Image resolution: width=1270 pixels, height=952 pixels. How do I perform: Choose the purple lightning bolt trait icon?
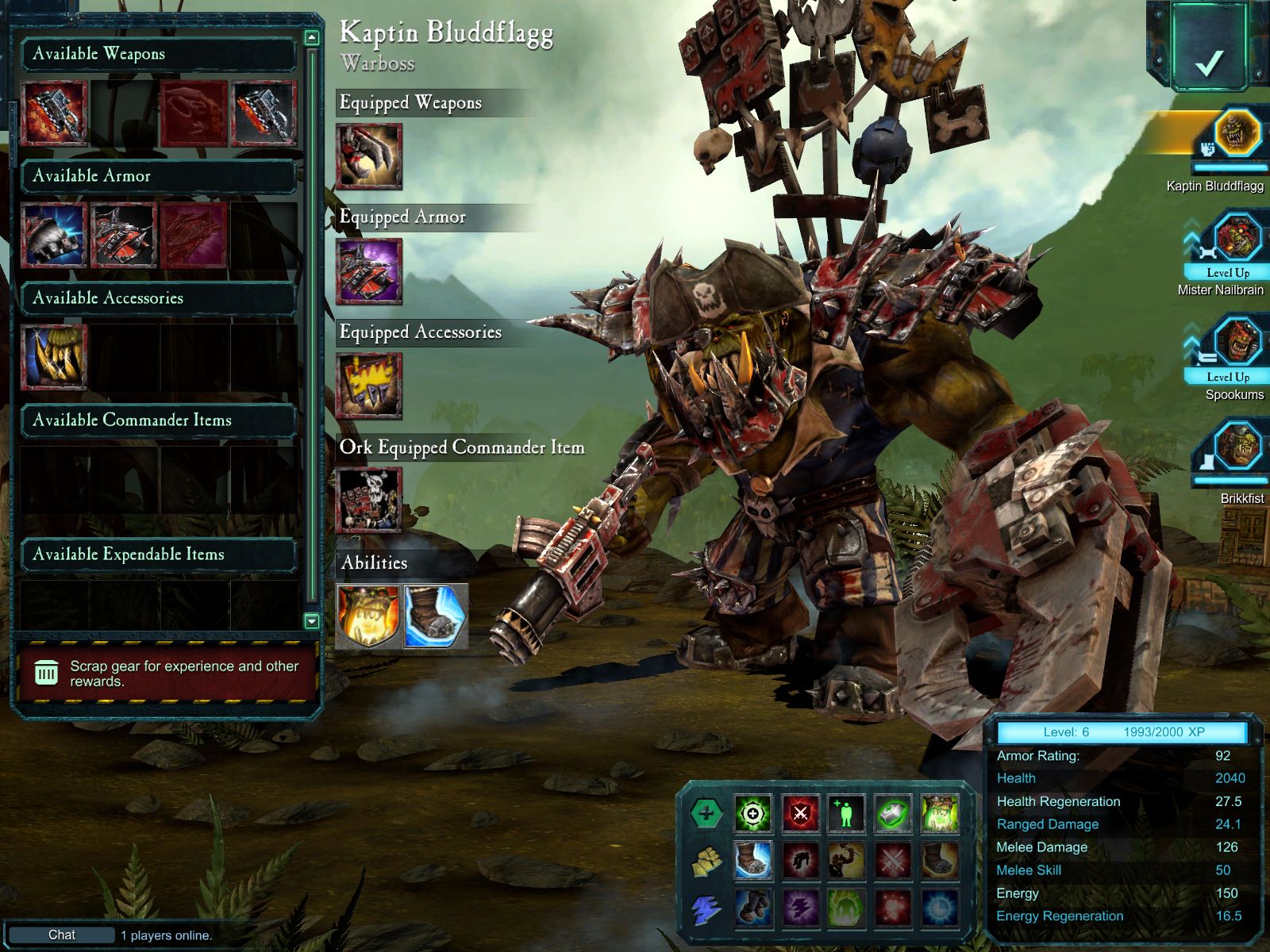tap(800, 908)
